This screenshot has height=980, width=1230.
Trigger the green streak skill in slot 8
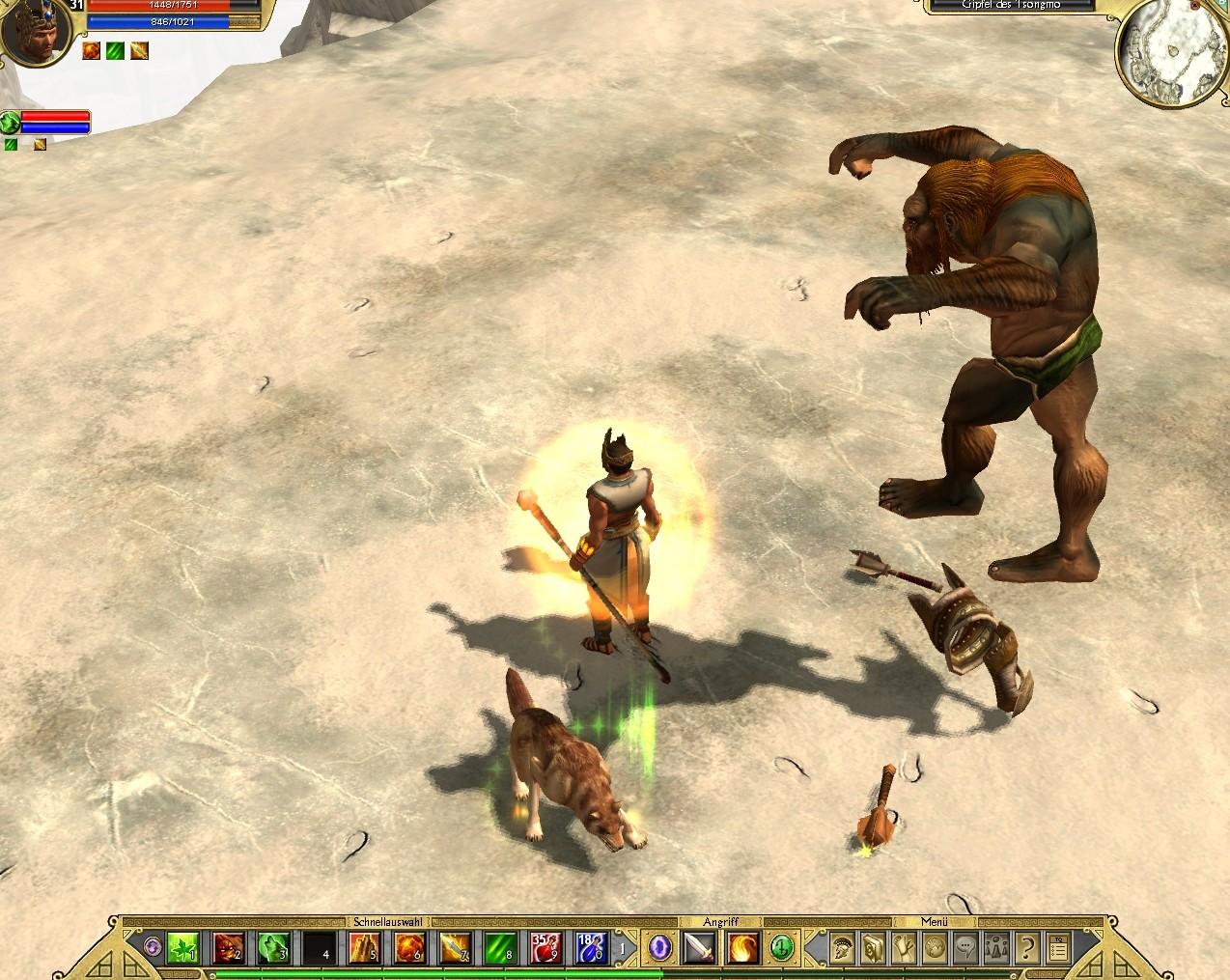tap(500, 948)
